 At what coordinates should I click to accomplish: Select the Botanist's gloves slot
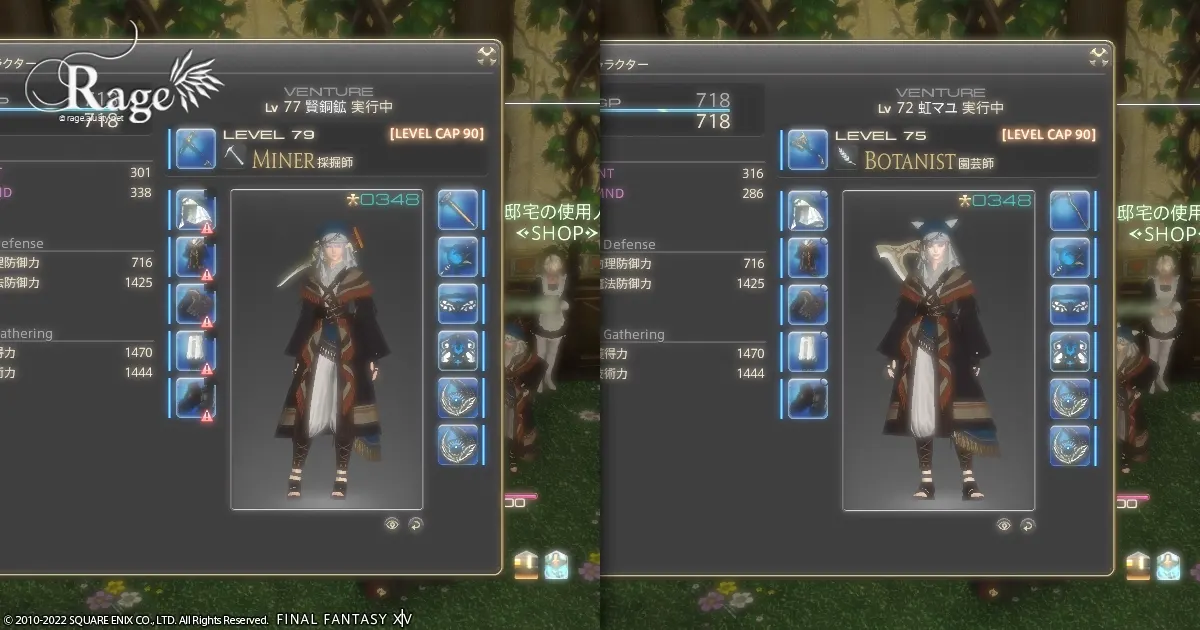[807, 304]
